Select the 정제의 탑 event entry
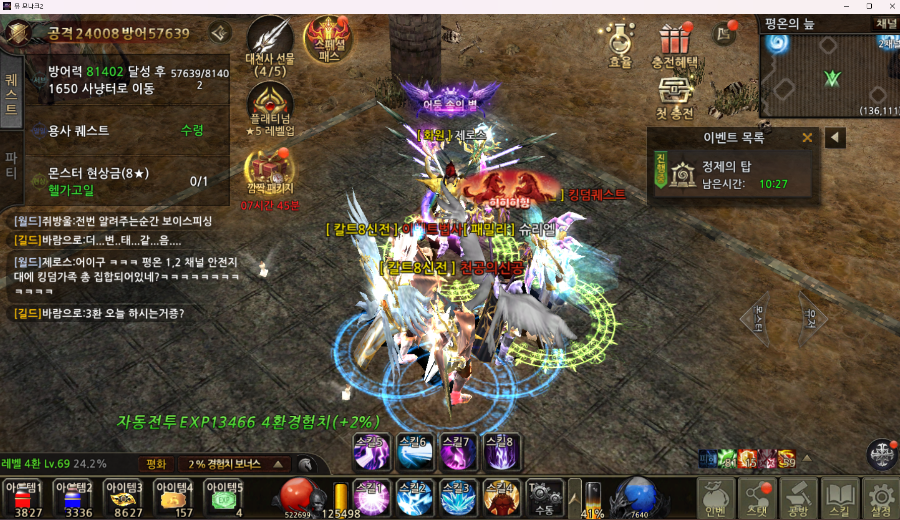Viewport: 900px width, 520px height. click(x=735, y=173)
